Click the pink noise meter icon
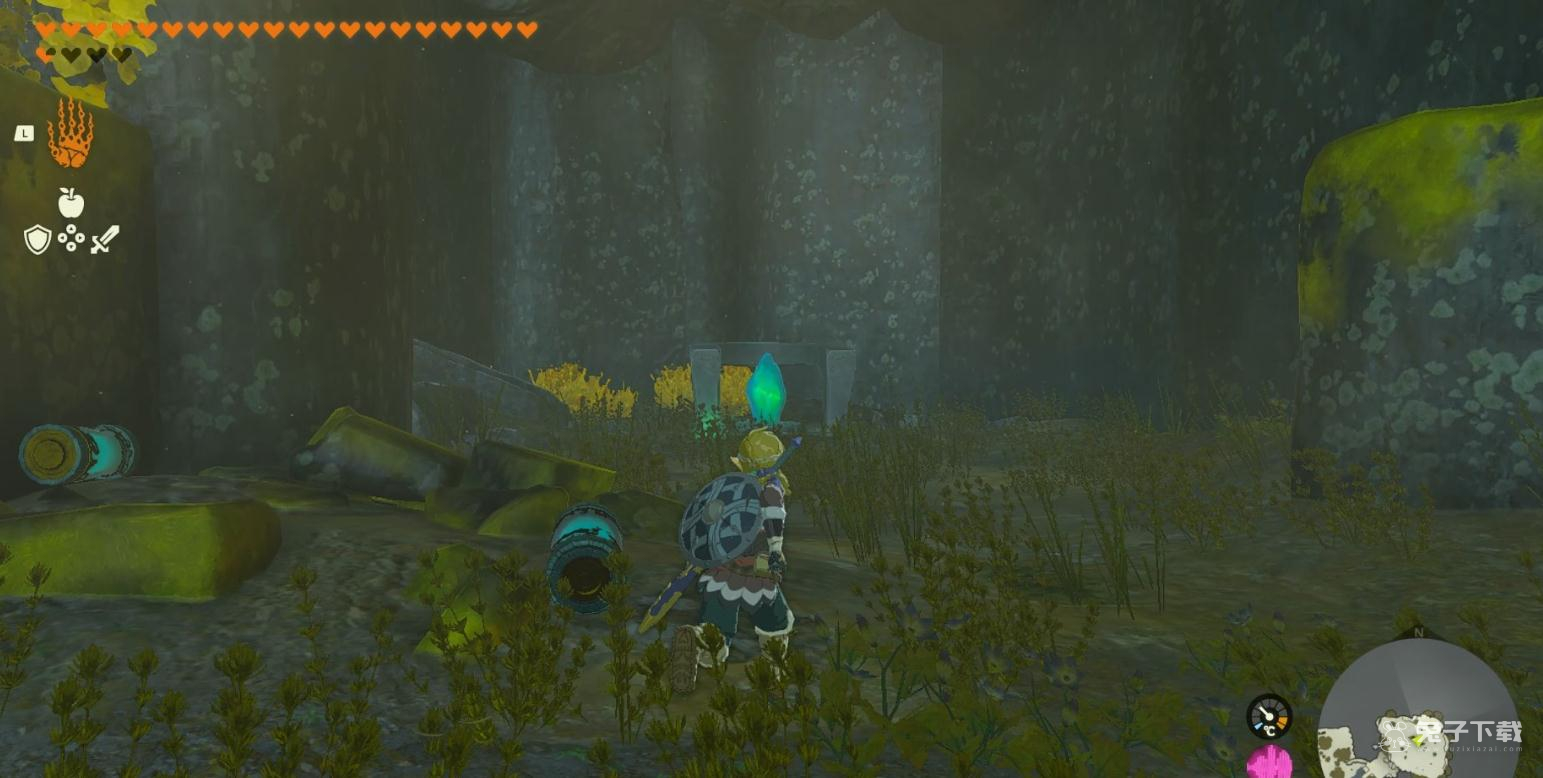 (1268, 764)
